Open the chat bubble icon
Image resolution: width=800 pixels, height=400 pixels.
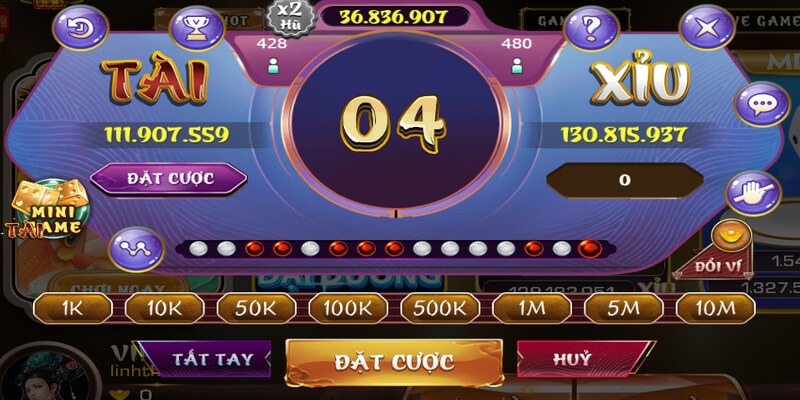[757, 103]
